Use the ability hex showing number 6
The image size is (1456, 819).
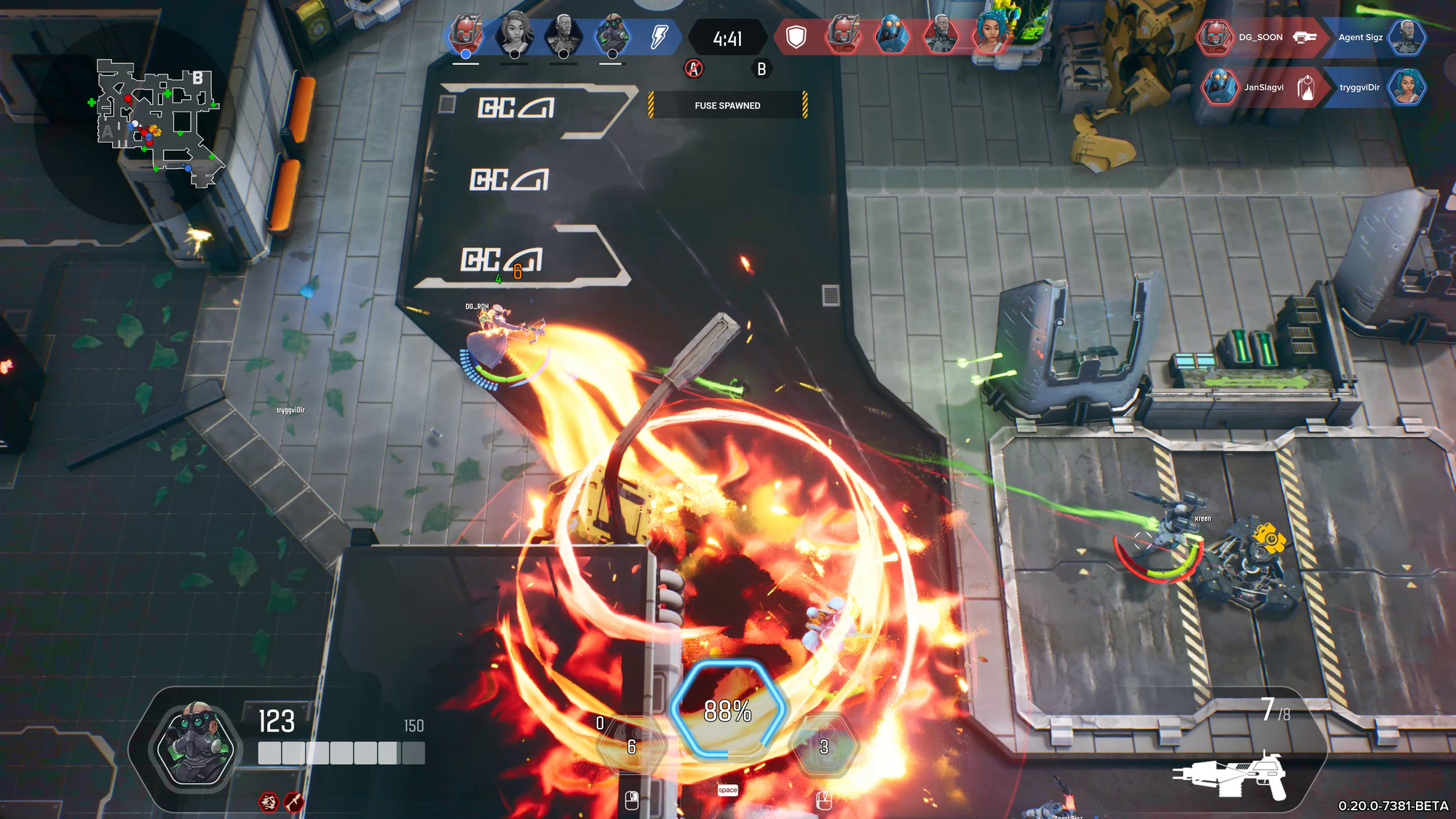[631, 746]
